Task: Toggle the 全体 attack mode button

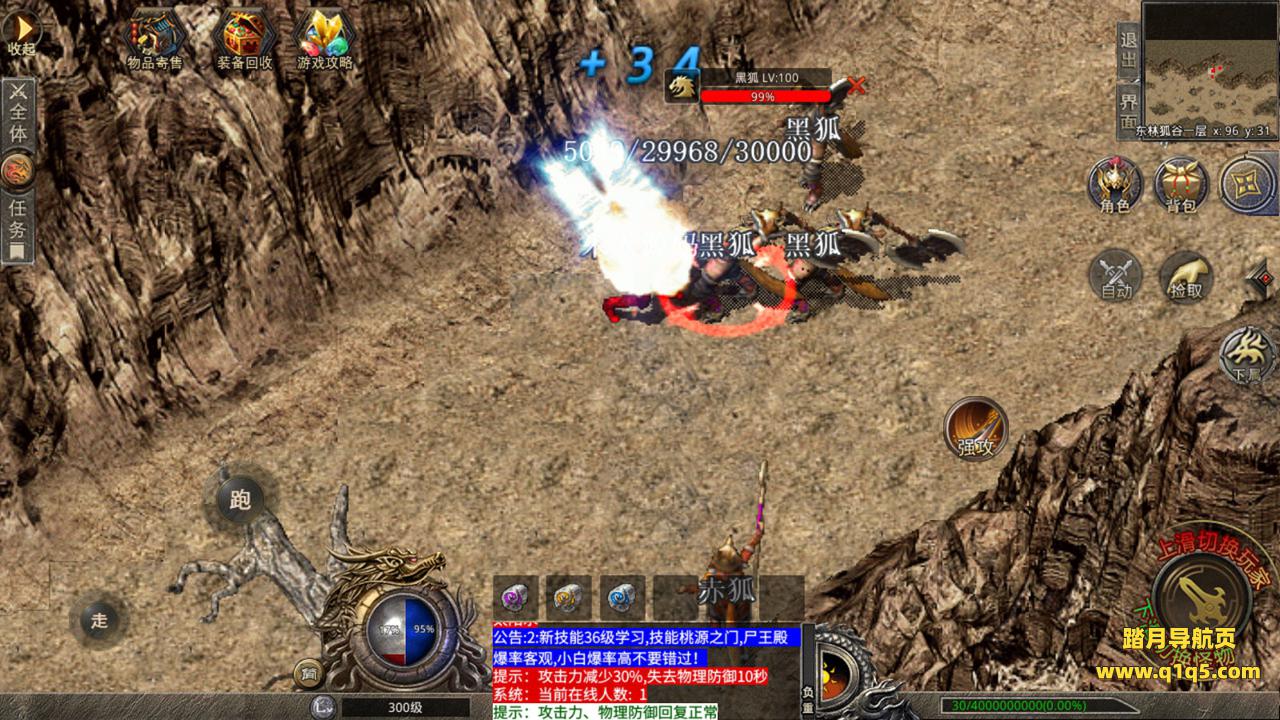Action: coord(18,113)
